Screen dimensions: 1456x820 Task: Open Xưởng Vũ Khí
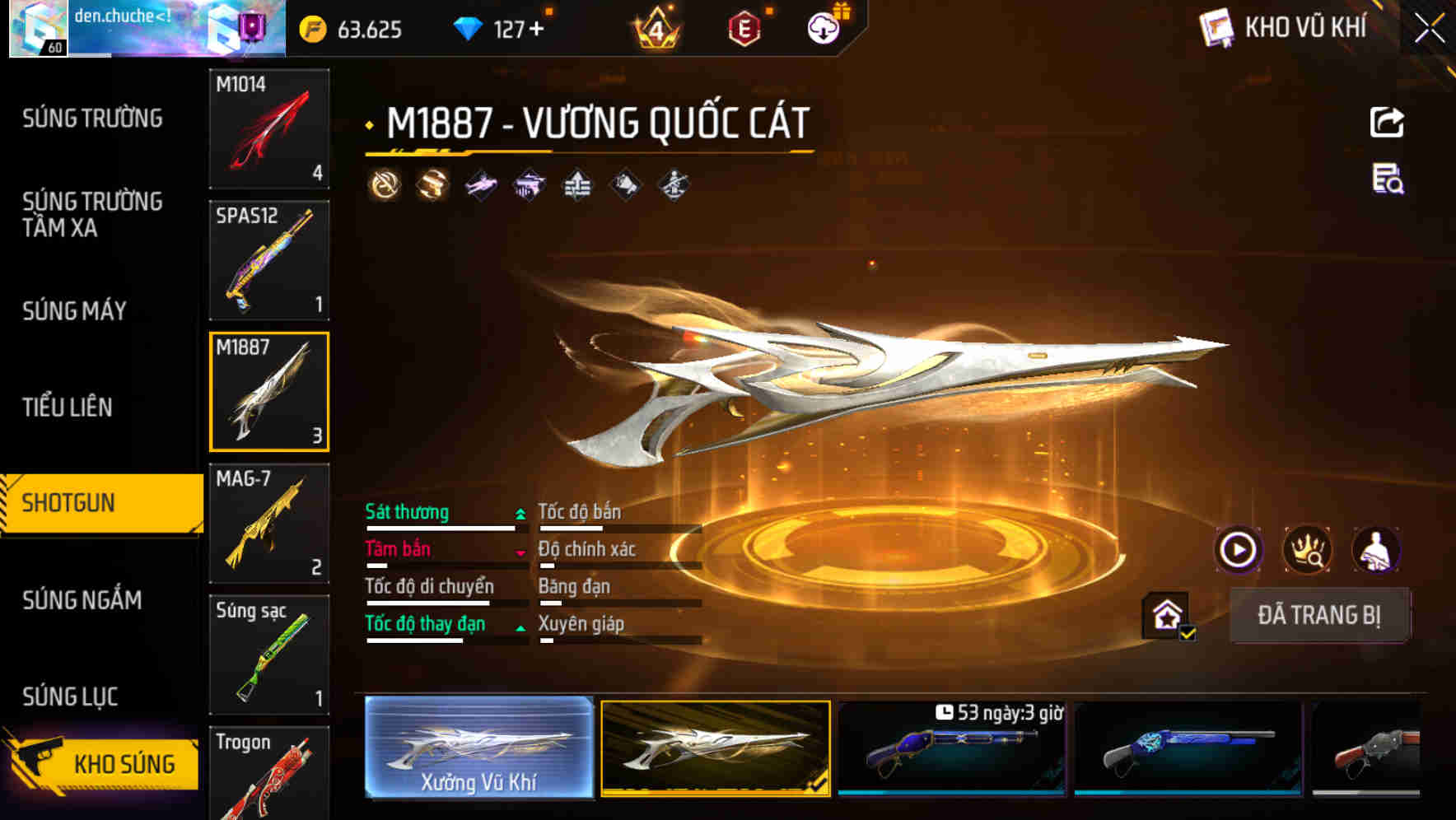[x=478, y=748]
